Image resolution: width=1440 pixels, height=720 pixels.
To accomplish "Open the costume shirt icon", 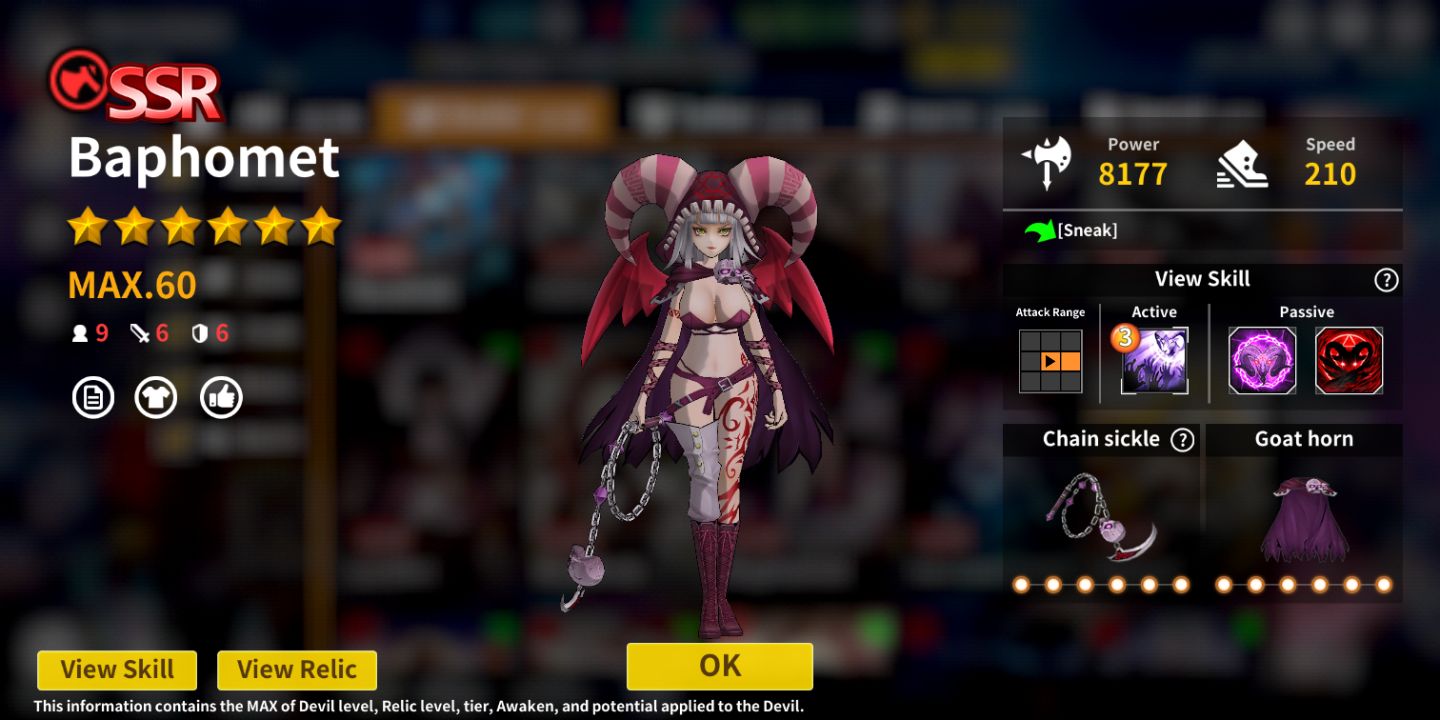I will point(156,398).
